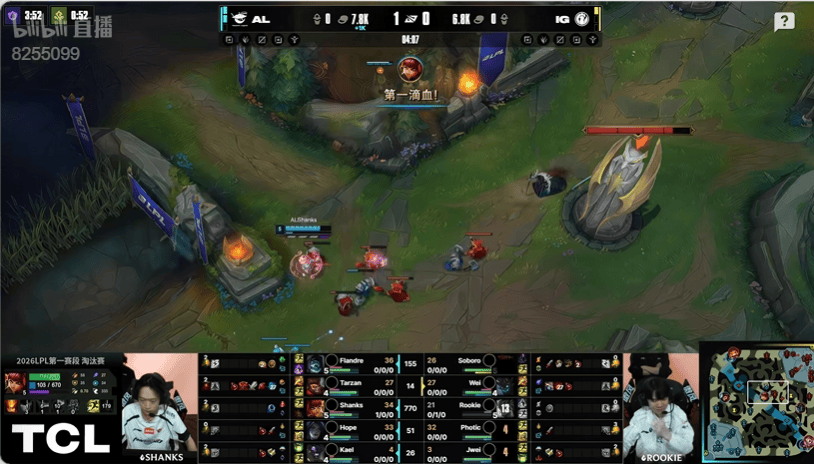
Task: Select Rookie's scoreboard row
Action: click(x=462, y=407)
